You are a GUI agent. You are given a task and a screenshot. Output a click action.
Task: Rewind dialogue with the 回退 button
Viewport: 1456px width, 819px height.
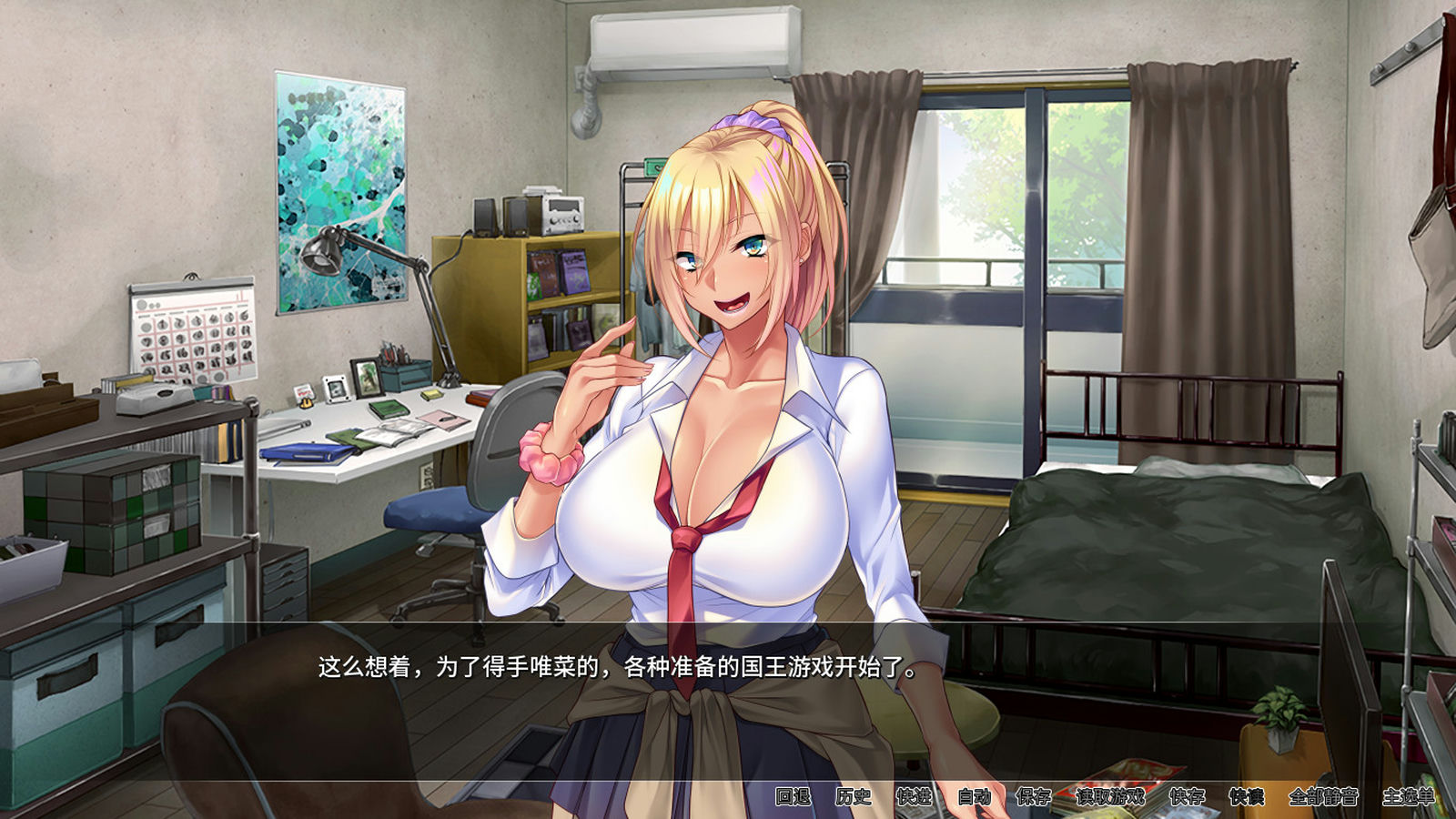pos(792,794)
